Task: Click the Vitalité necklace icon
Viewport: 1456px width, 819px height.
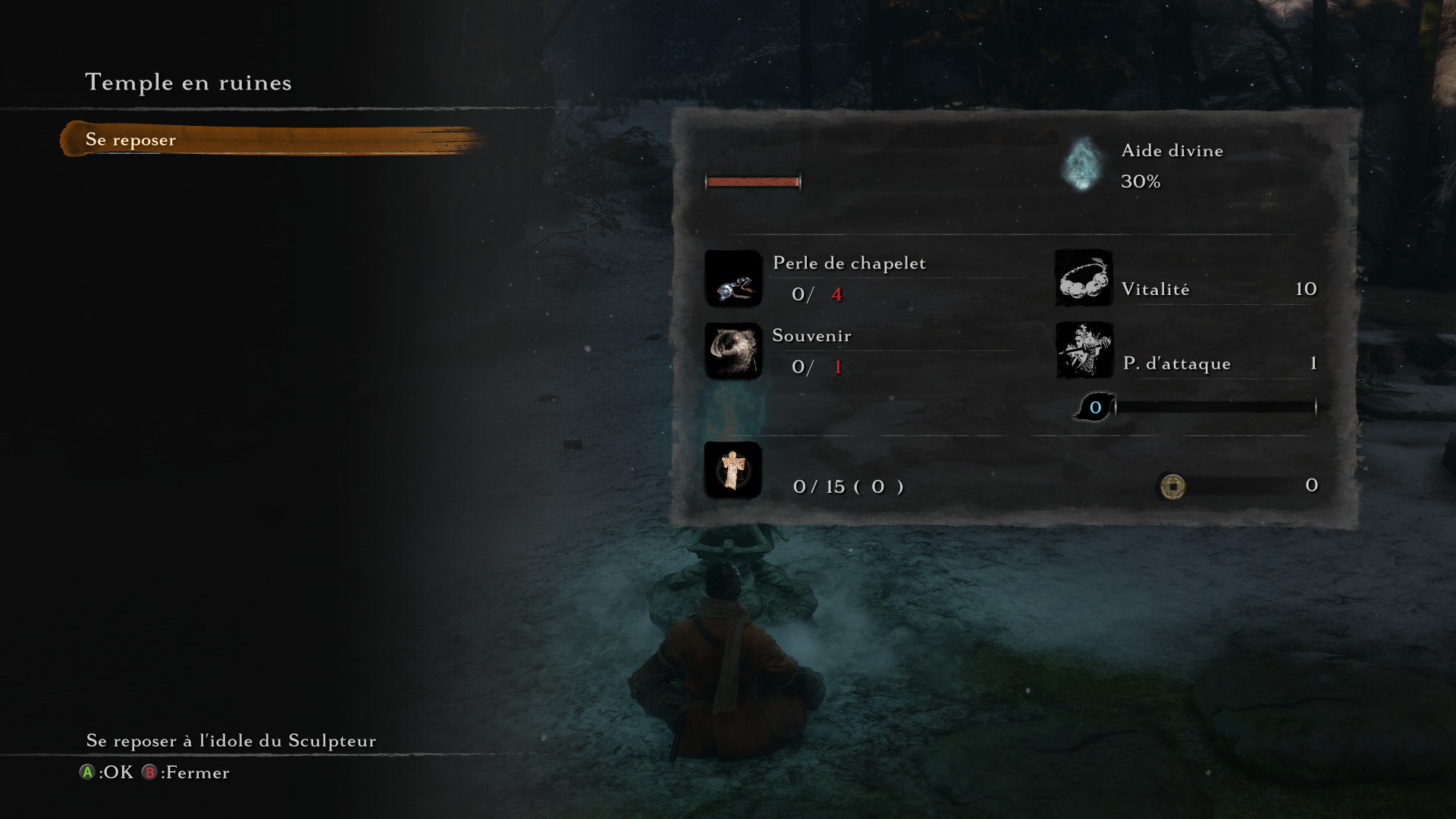Action: pos(1084,278)
